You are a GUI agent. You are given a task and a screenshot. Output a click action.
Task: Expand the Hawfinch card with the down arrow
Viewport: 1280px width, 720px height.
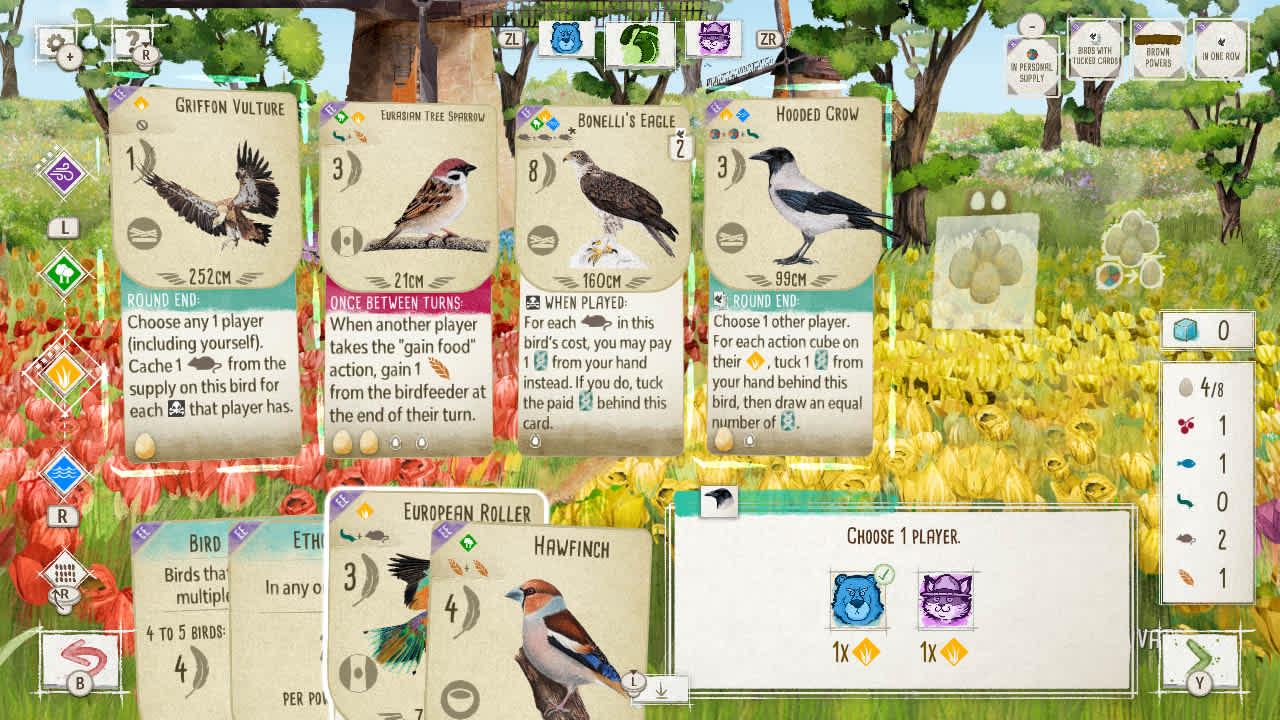659,688
